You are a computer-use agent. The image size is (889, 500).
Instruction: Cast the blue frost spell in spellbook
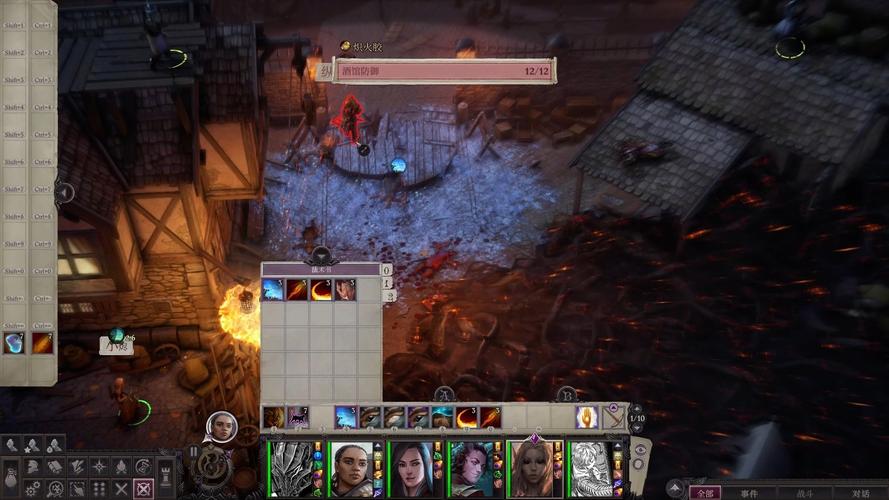[x=272, y=290]
